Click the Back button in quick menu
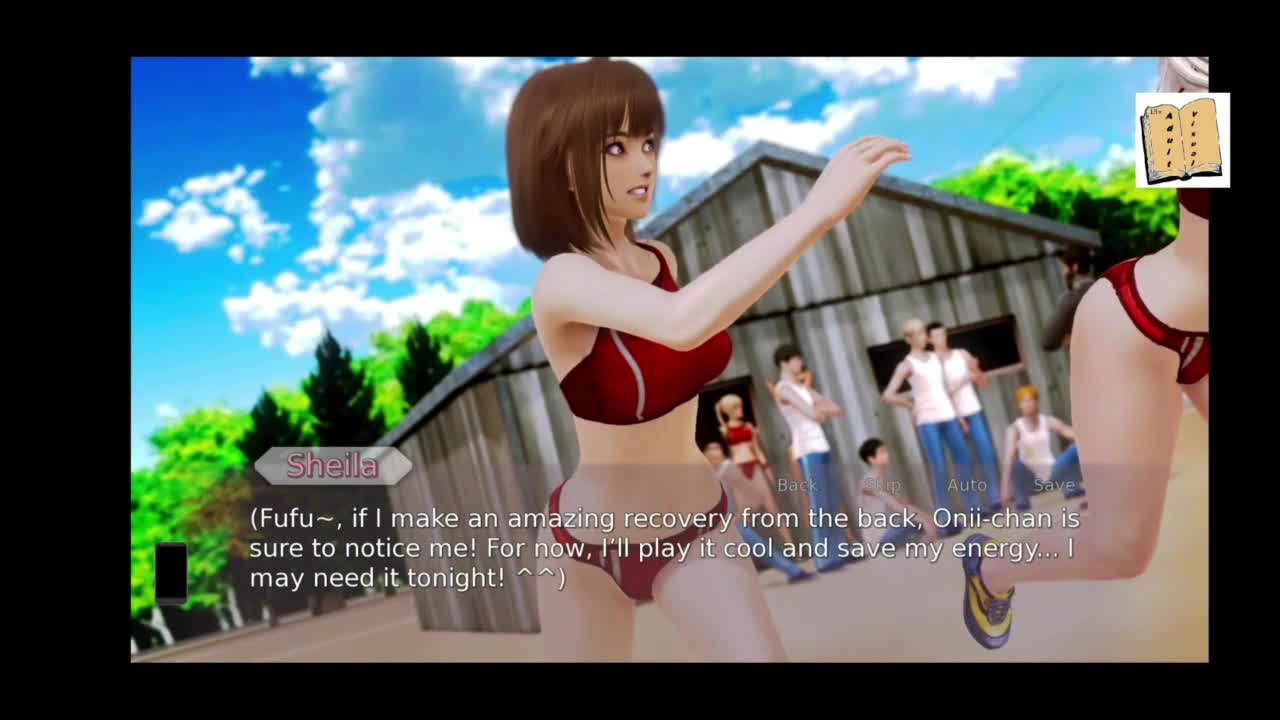Image resolution: width=1280 pixels, height=720 pixels. pyautogui.click(x=797, y=485)
